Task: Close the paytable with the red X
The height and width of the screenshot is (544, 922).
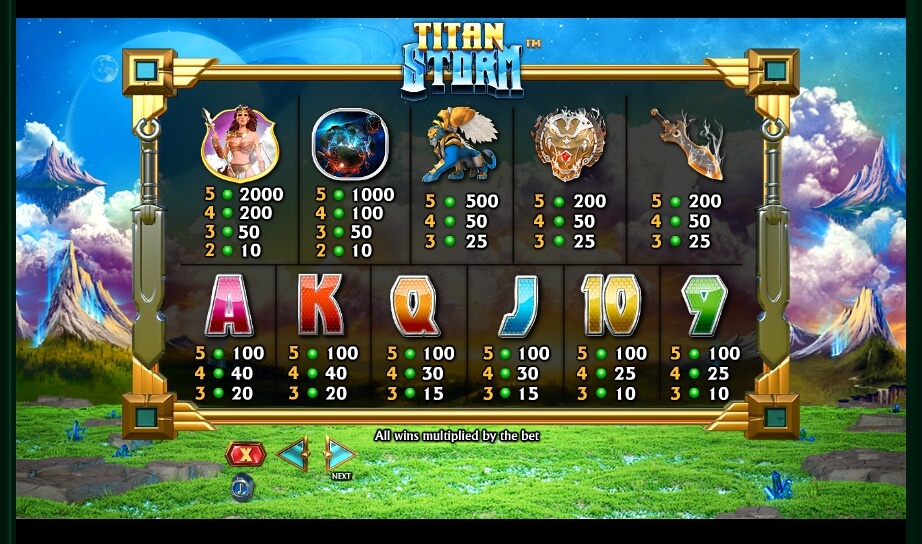Action: click(245, 456)
